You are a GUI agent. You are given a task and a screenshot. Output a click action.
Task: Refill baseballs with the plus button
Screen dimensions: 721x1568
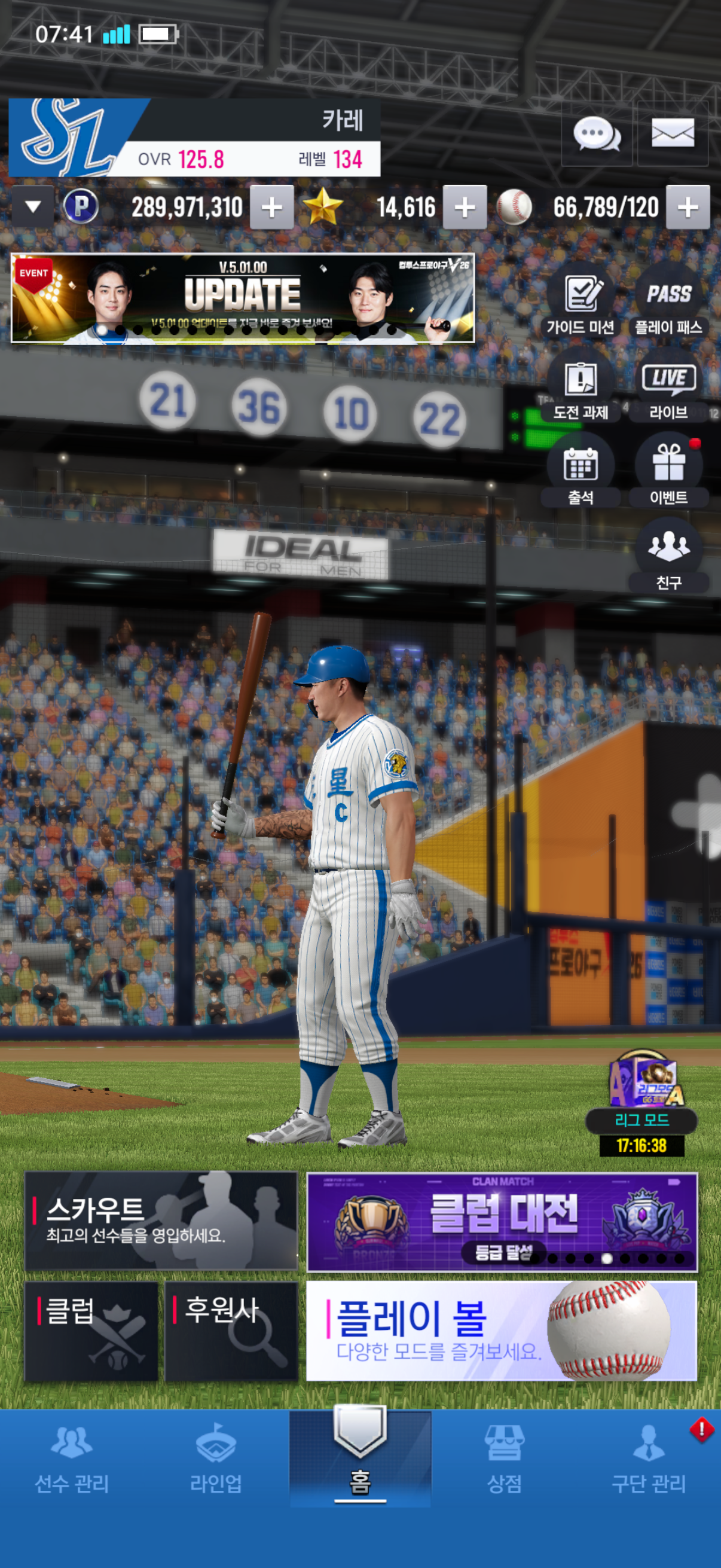pos(688,208)
